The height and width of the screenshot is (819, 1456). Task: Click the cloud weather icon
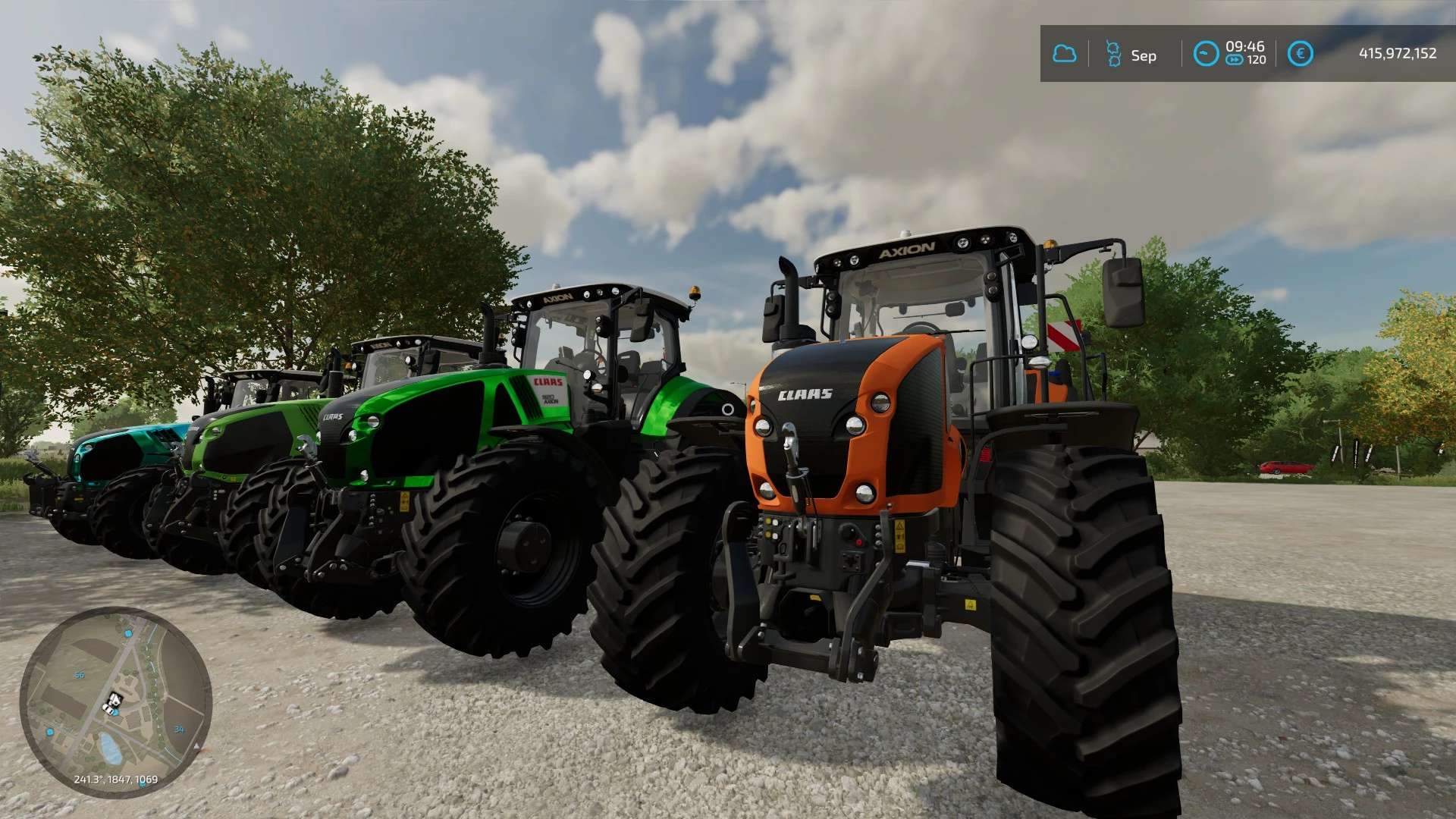tap(1065, 54)
